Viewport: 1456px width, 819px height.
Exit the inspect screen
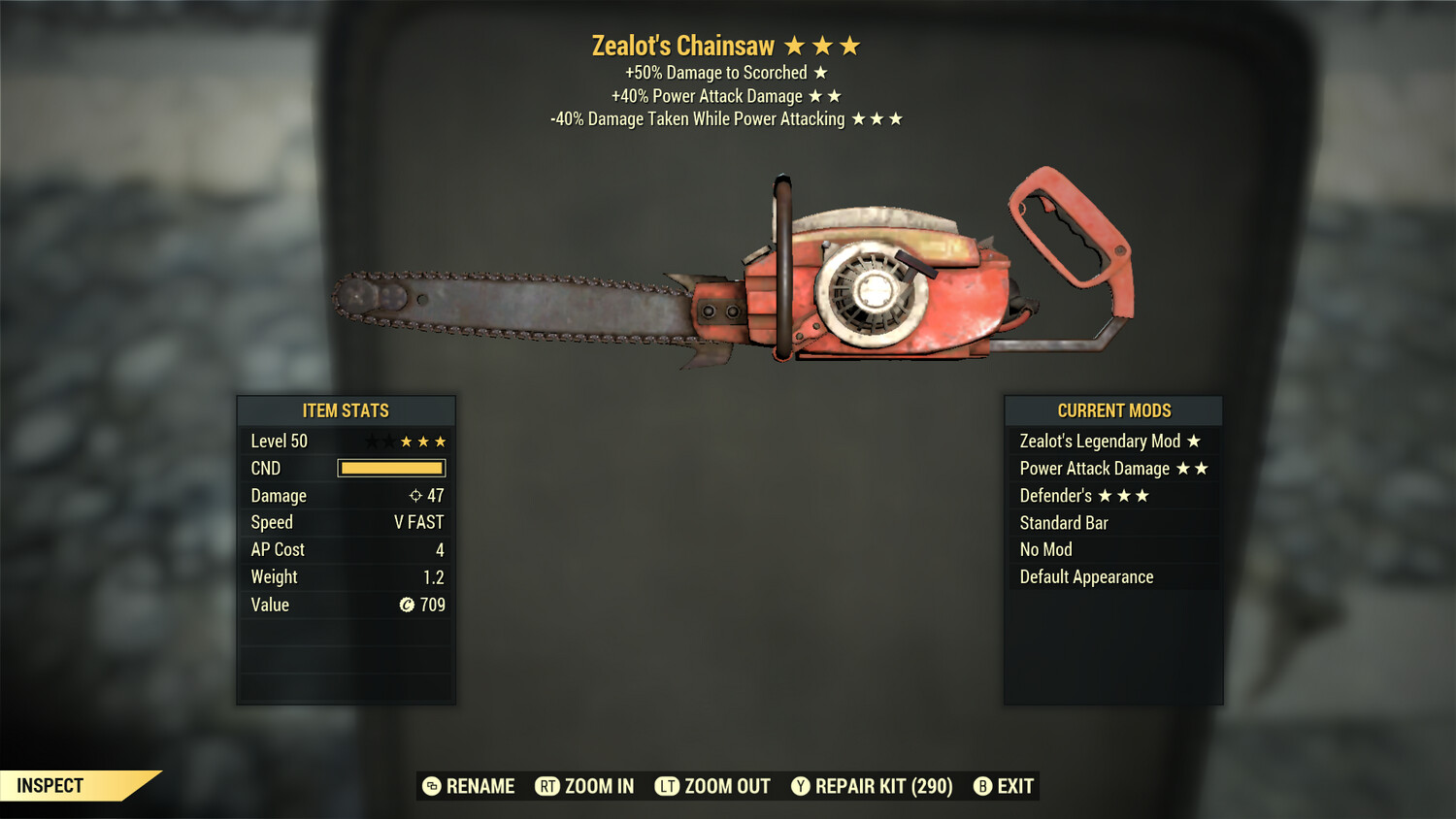pos(1004,786)
